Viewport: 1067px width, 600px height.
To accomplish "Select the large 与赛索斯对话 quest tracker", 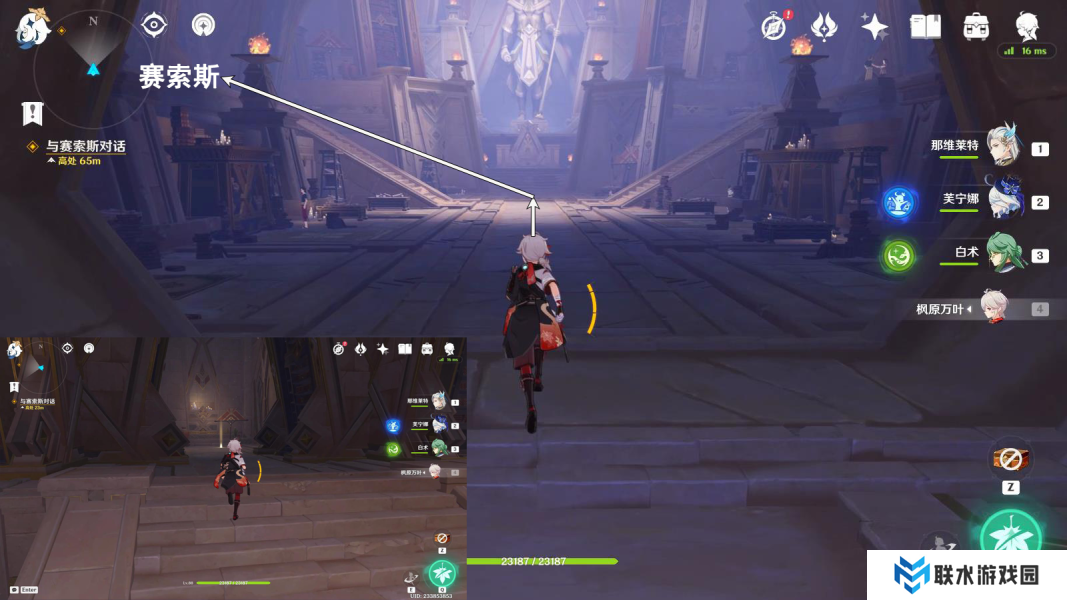I will coord(85,147).
